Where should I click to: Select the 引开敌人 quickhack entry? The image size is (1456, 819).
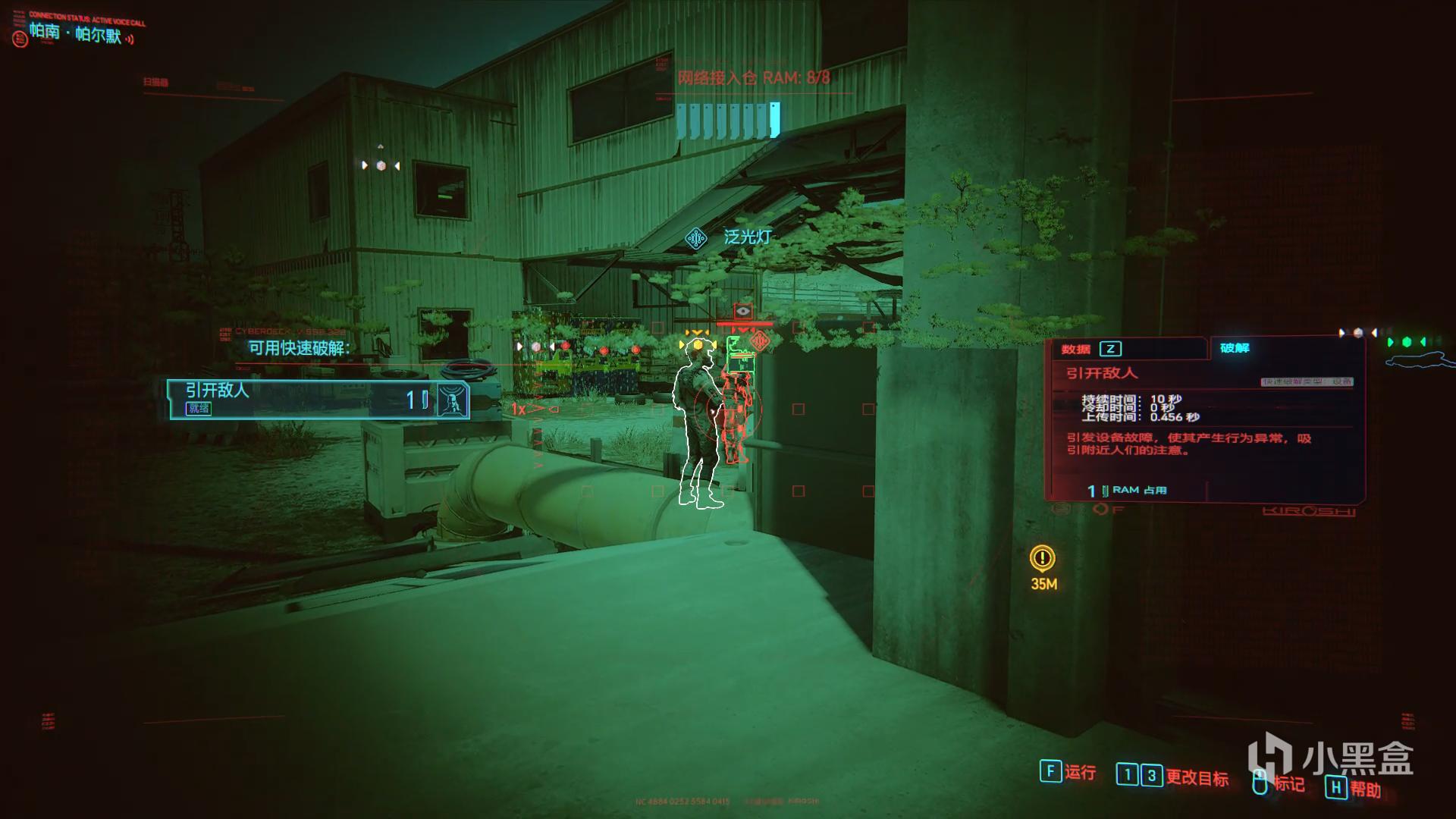(x=318, y=399)
